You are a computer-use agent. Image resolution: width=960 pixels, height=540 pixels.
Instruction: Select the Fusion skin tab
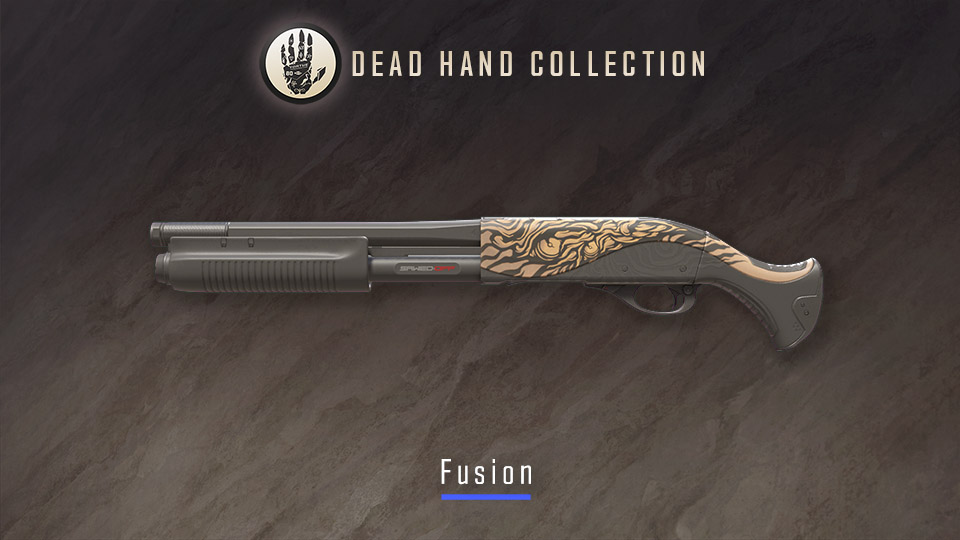tap(486, 473)
